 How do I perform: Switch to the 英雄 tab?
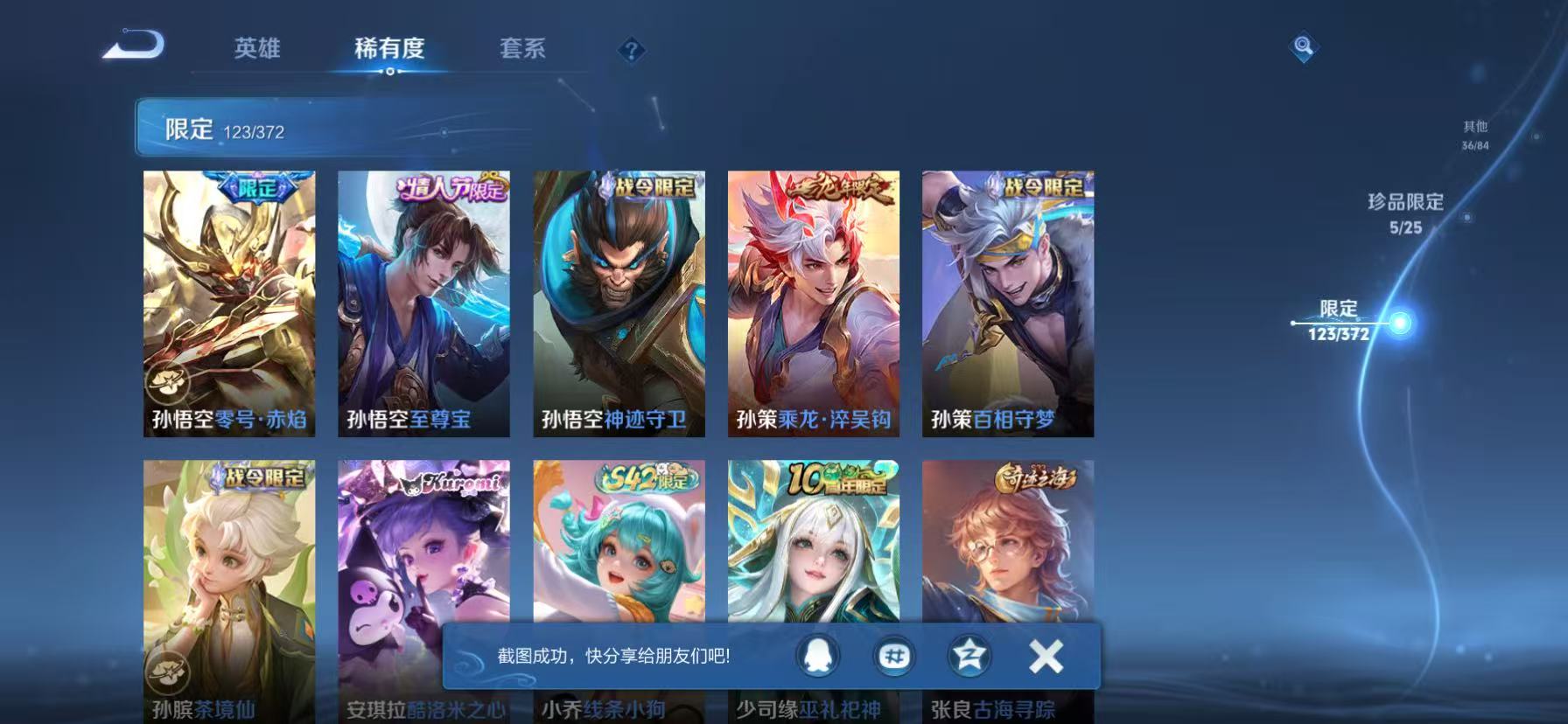click(256, 50)
